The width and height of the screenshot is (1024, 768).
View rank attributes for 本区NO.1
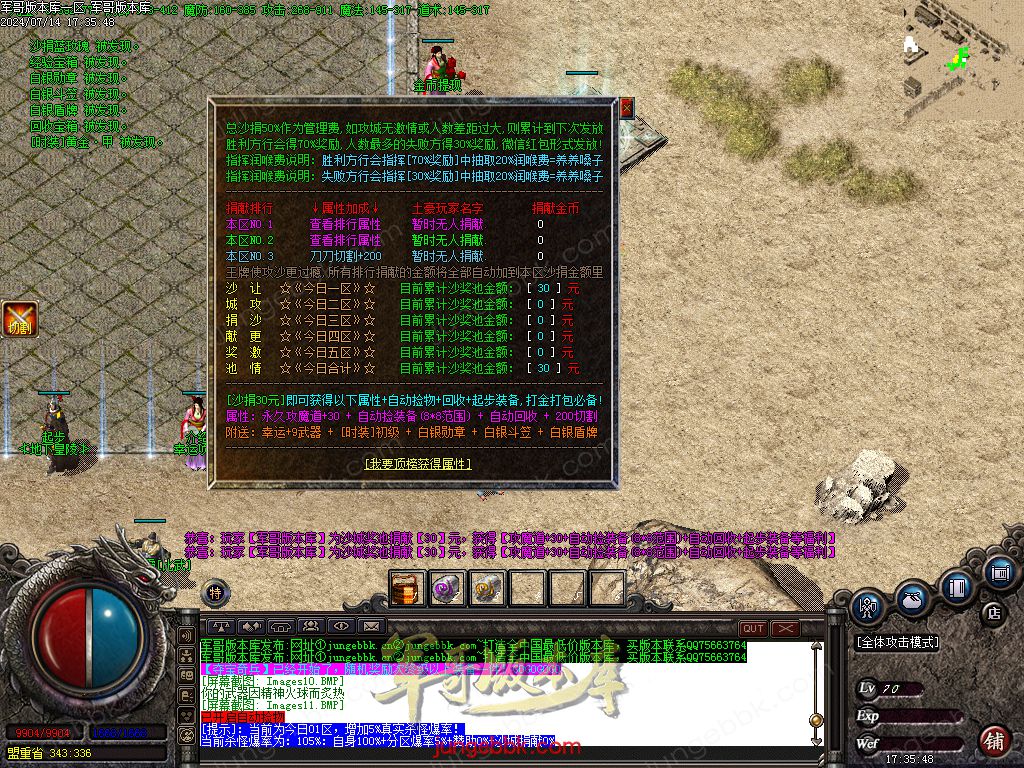345,225
